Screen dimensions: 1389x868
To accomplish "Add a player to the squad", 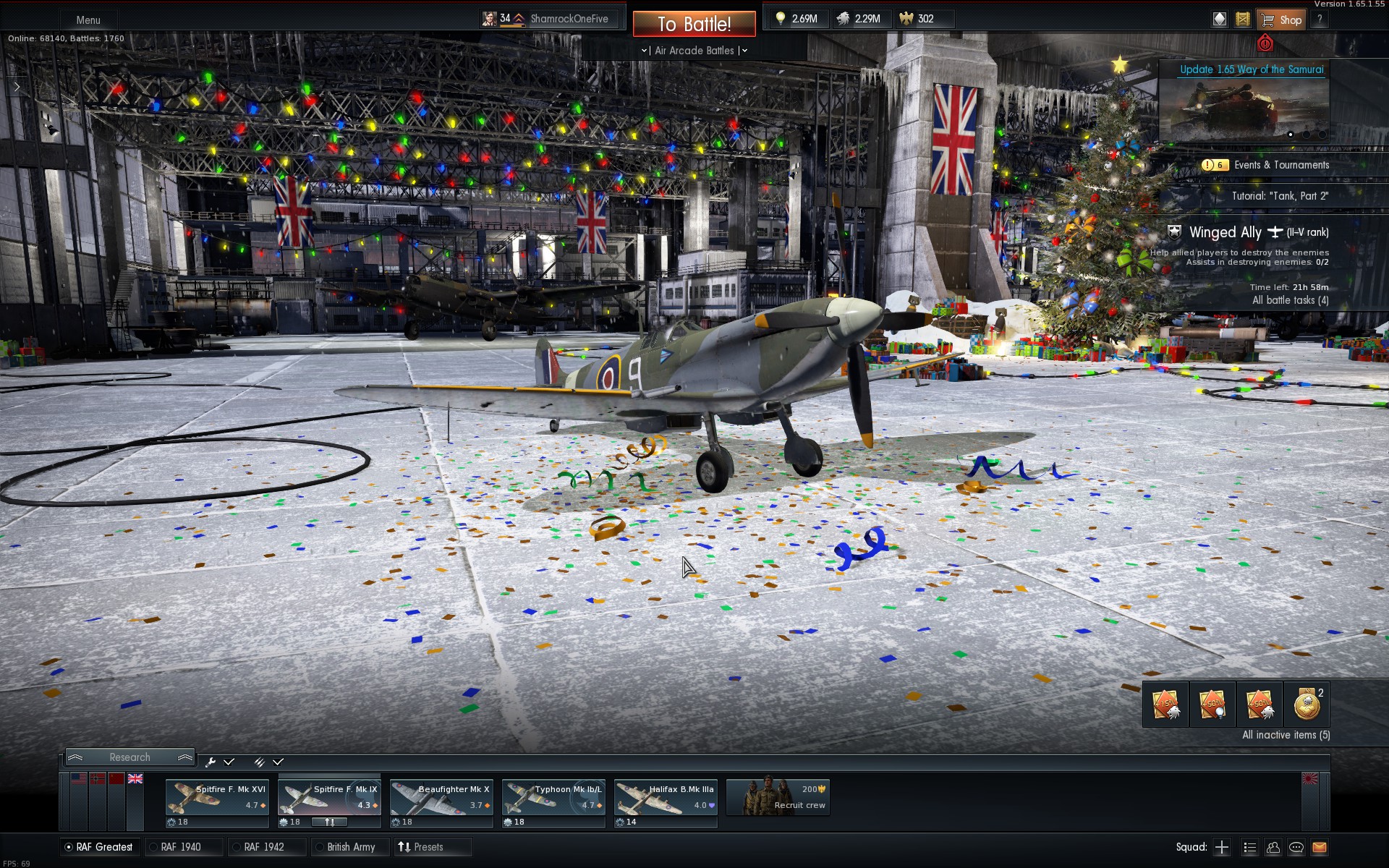I will tap(1222, 847).
